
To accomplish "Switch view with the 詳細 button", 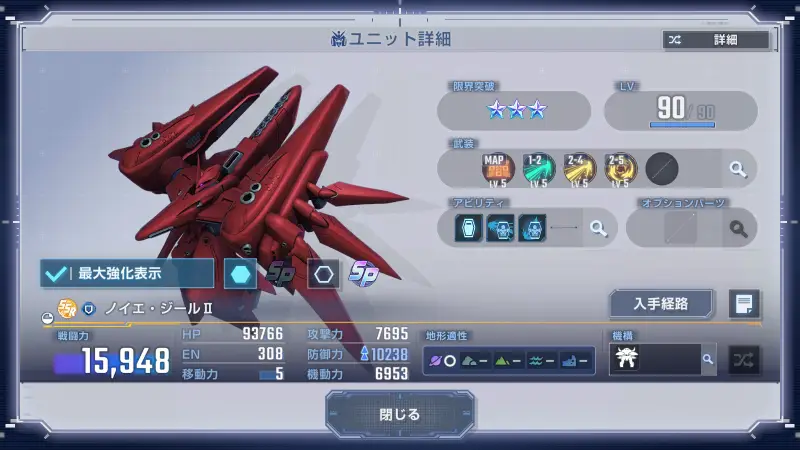I will [x=716, y=40].
